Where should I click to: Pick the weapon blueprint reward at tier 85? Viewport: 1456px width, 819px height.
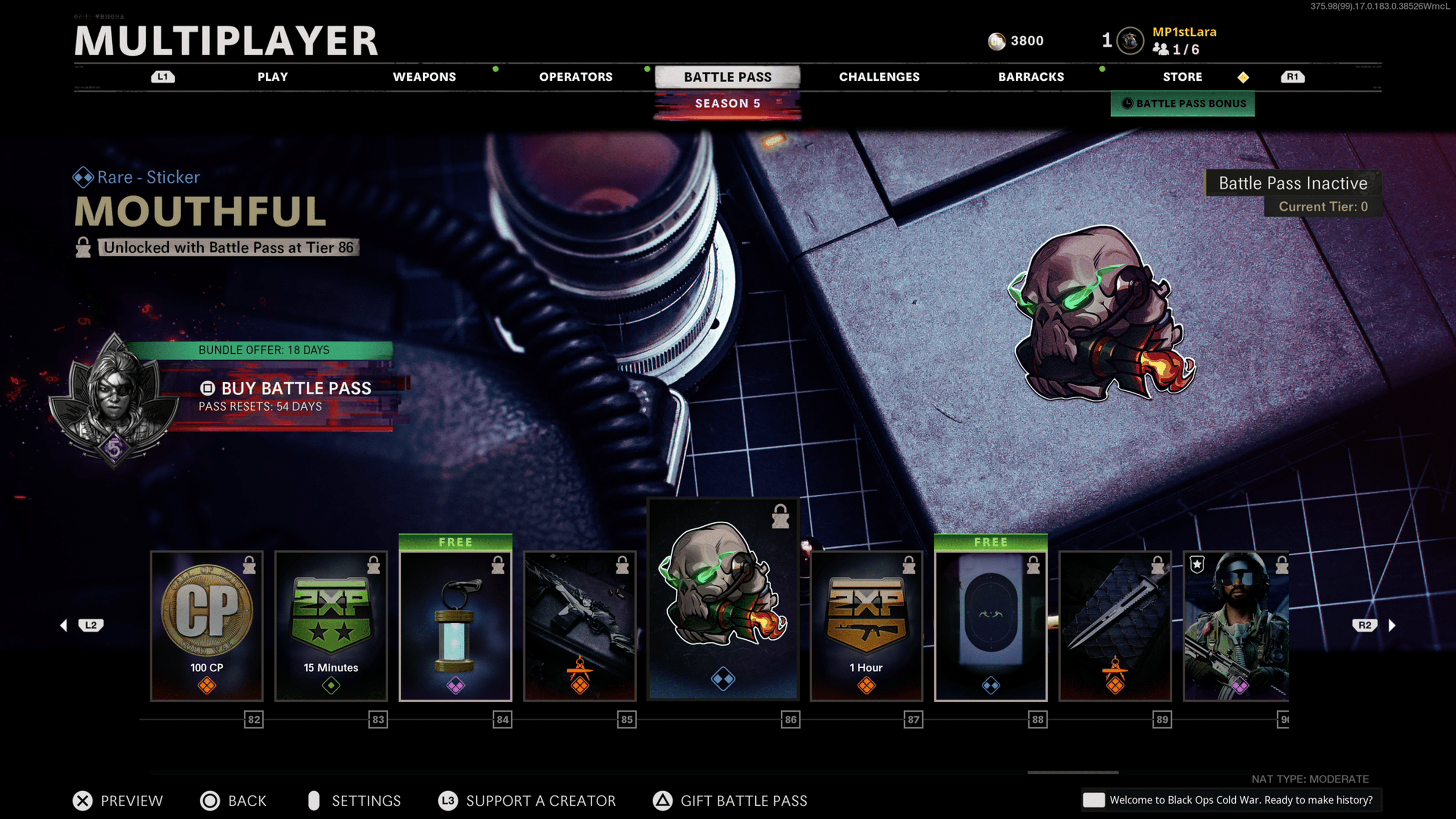click(x=580, y=626)
